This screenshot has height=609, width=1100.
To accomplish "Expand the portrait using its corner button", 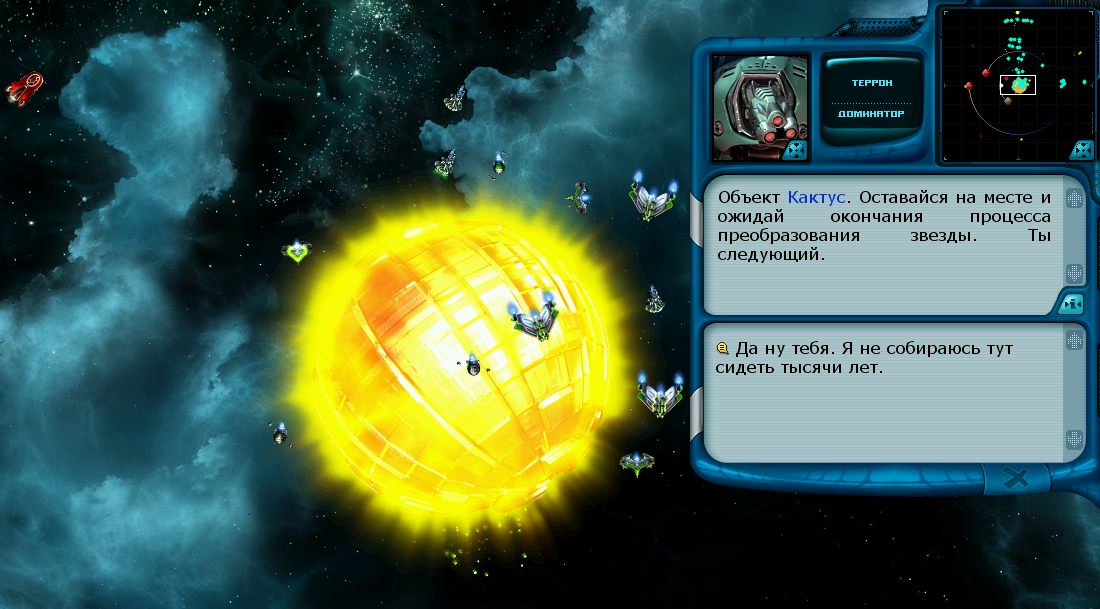I will click(796, 150).
